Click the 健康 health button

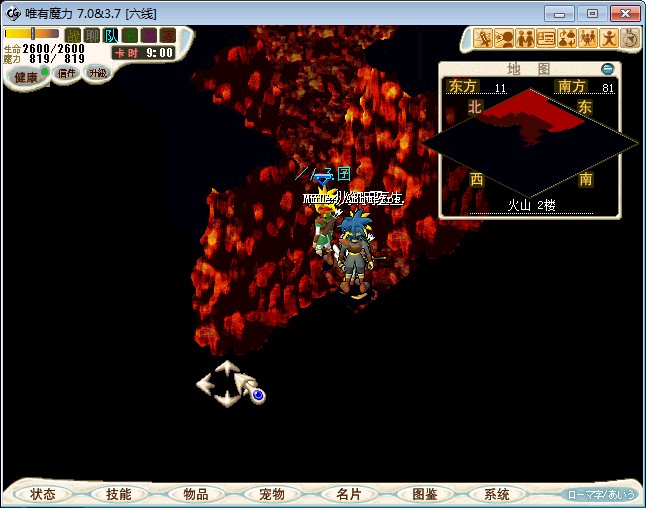click(27, 76)
